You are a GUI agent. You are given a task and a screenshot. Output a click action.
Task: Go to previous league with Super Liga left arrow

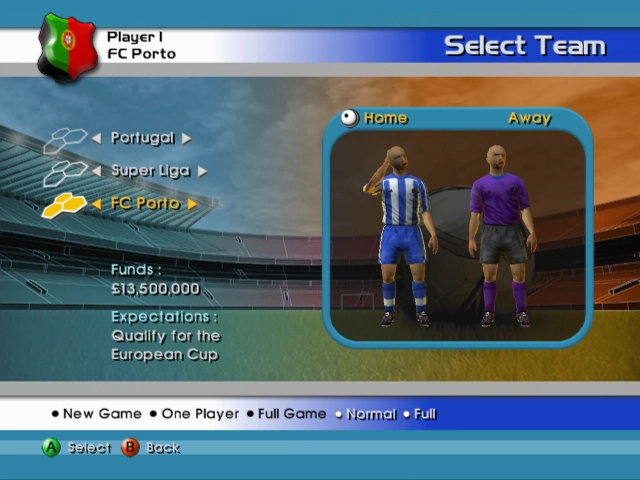97,171
